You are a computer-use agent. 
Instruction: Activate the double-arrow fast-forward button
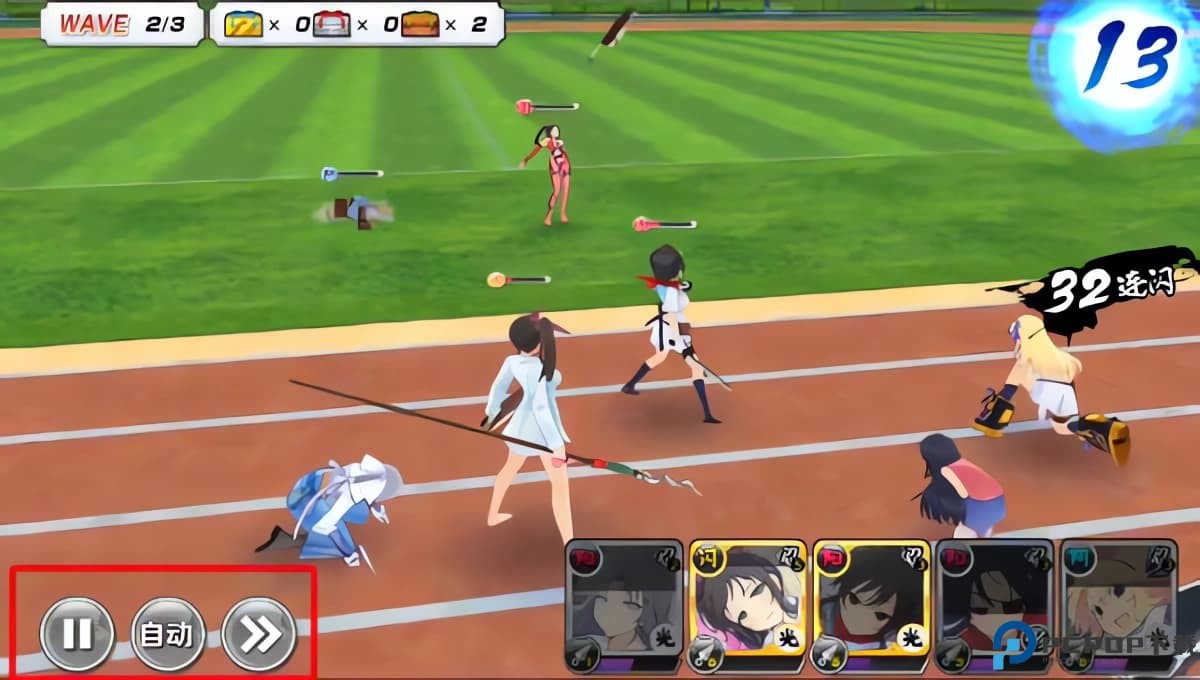[x=259, y=634]
